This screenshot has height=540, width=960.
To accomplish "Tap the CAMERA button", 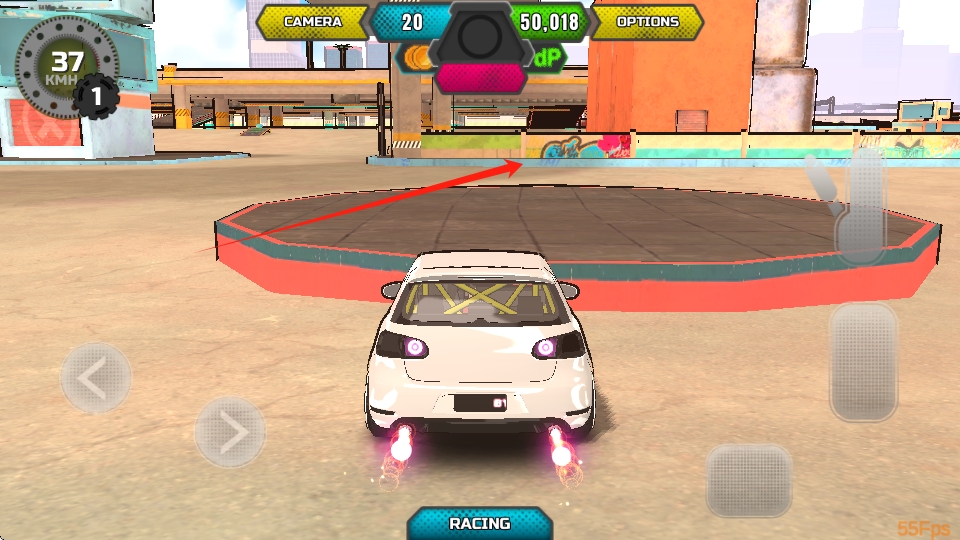I will (x=312, y=21).
